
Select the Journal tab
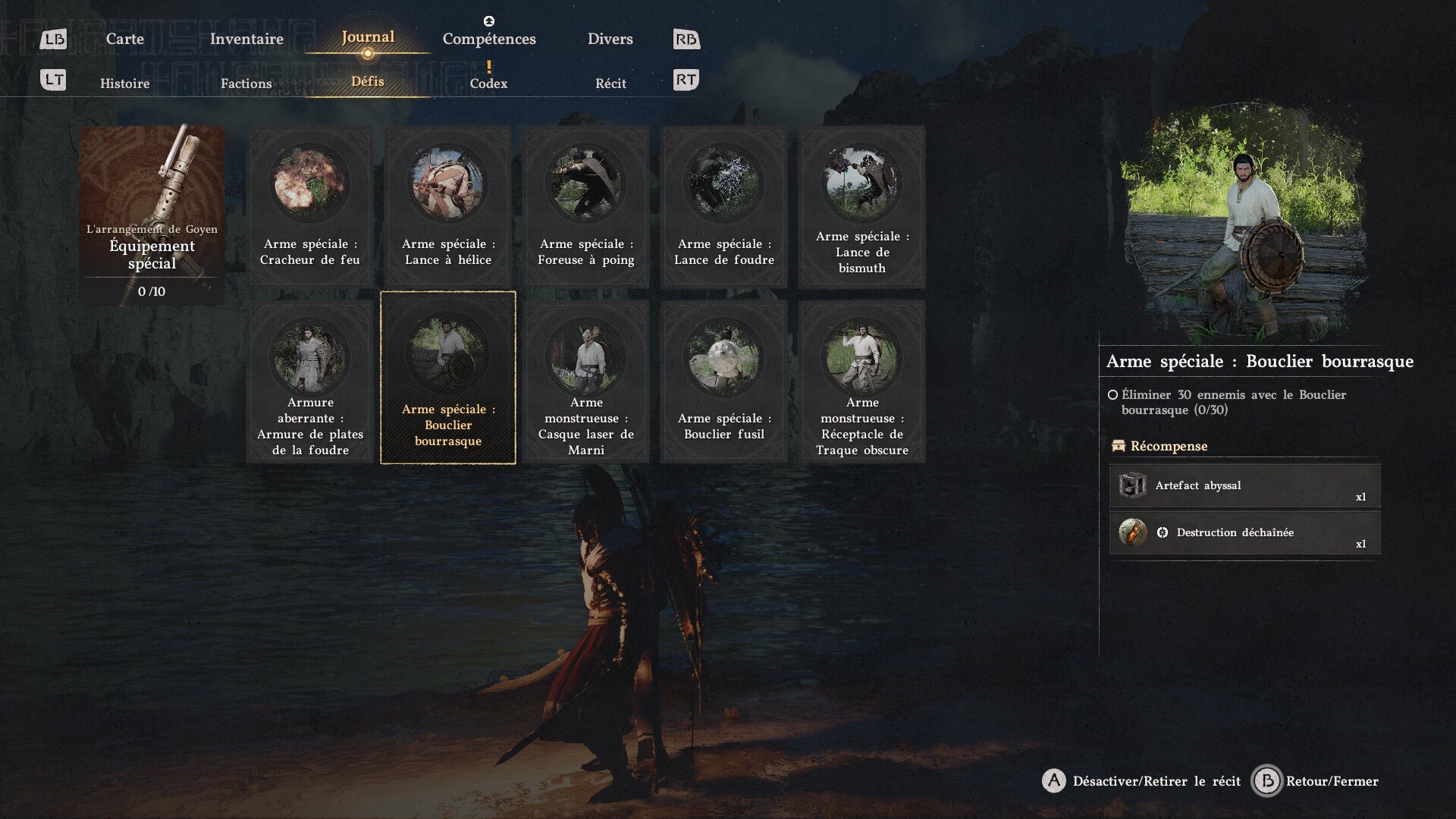[368, 37]
